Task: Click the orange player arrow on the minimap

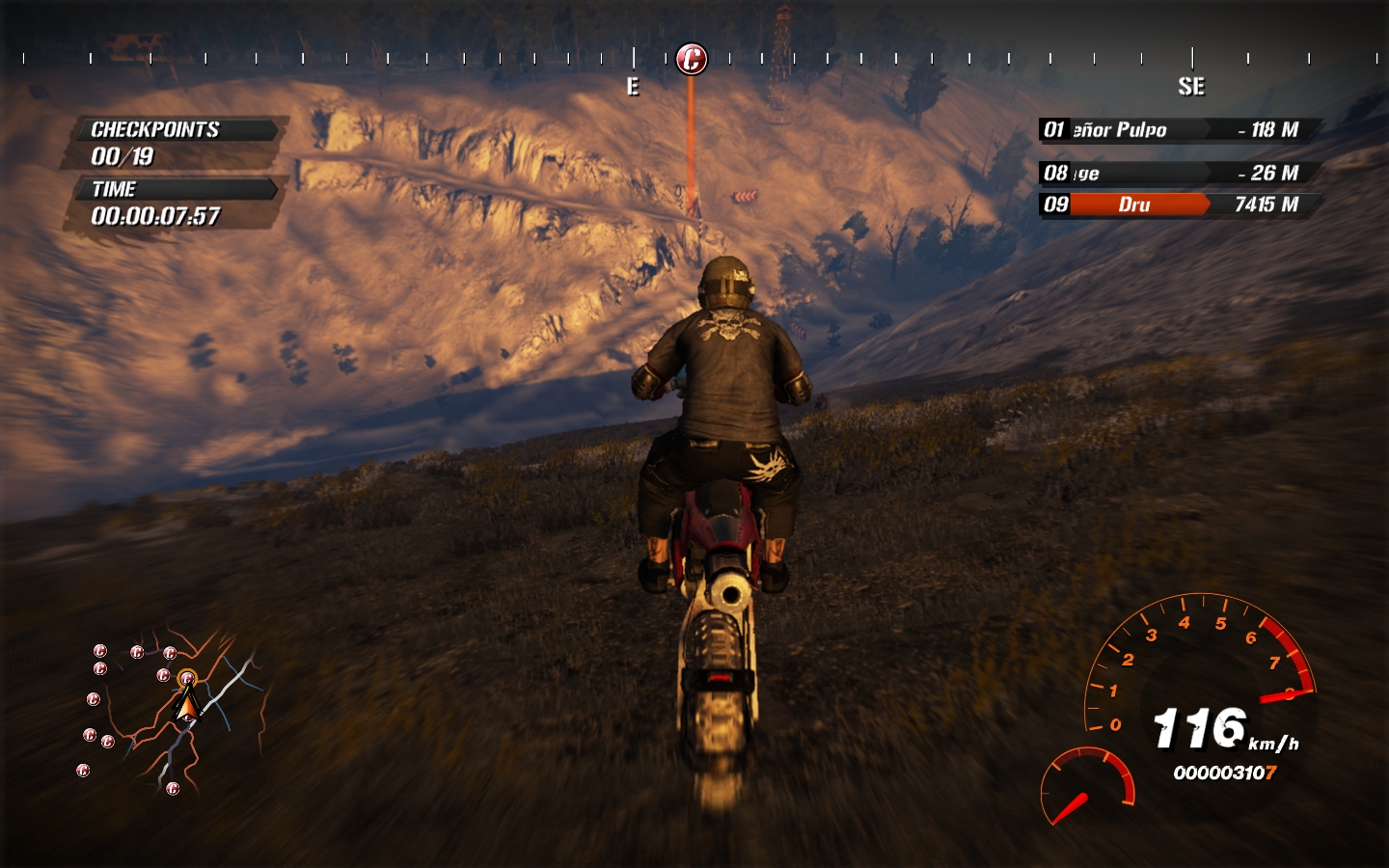Action: tap(187, 707)
